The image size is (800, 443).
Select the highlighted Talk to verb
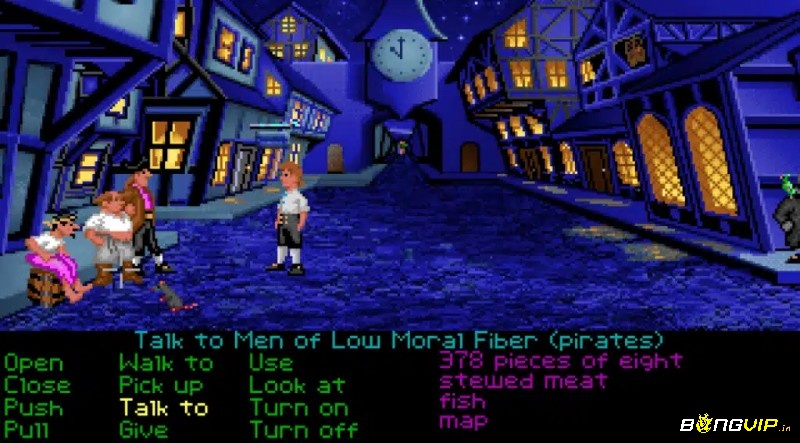point(164,408)
